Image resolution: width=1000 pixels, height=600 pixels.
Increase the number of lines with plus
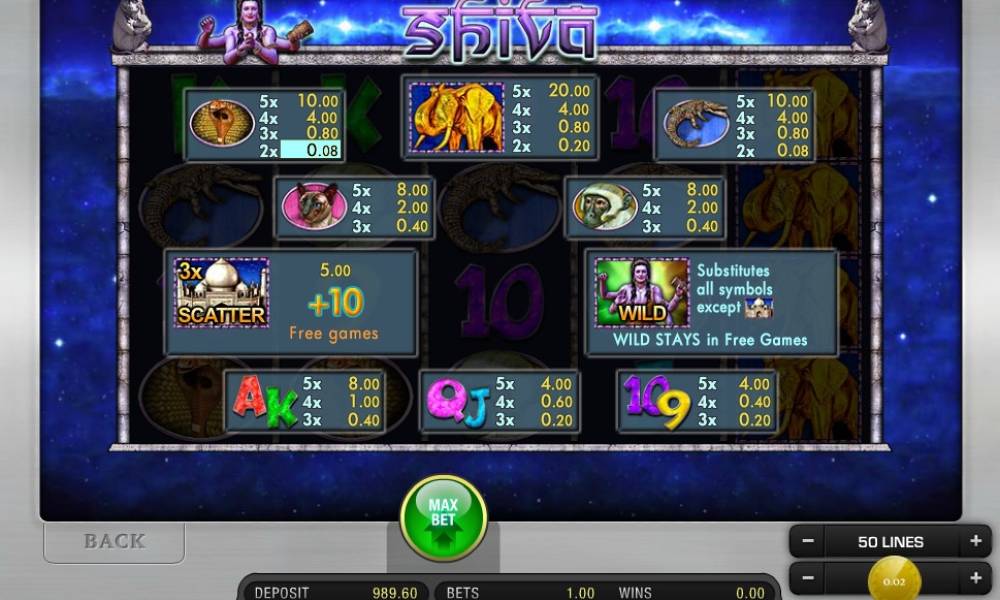tap(974, 541)
